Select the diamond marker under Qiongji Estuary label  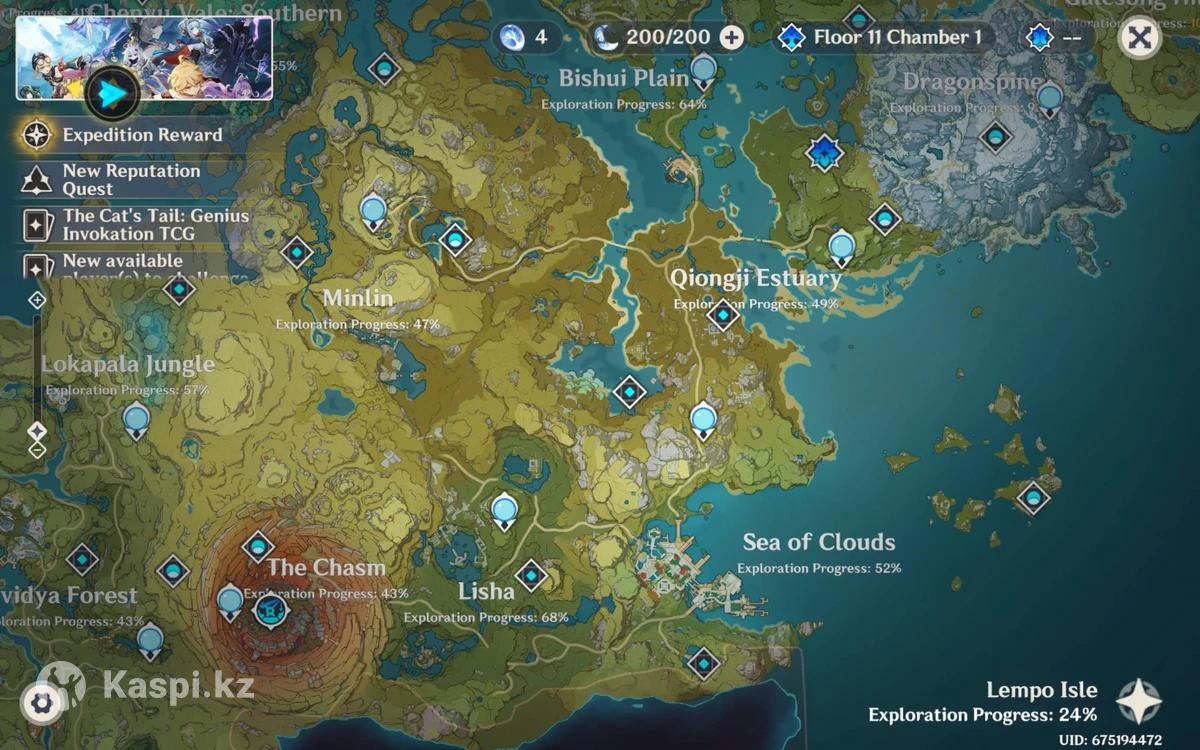723,316
